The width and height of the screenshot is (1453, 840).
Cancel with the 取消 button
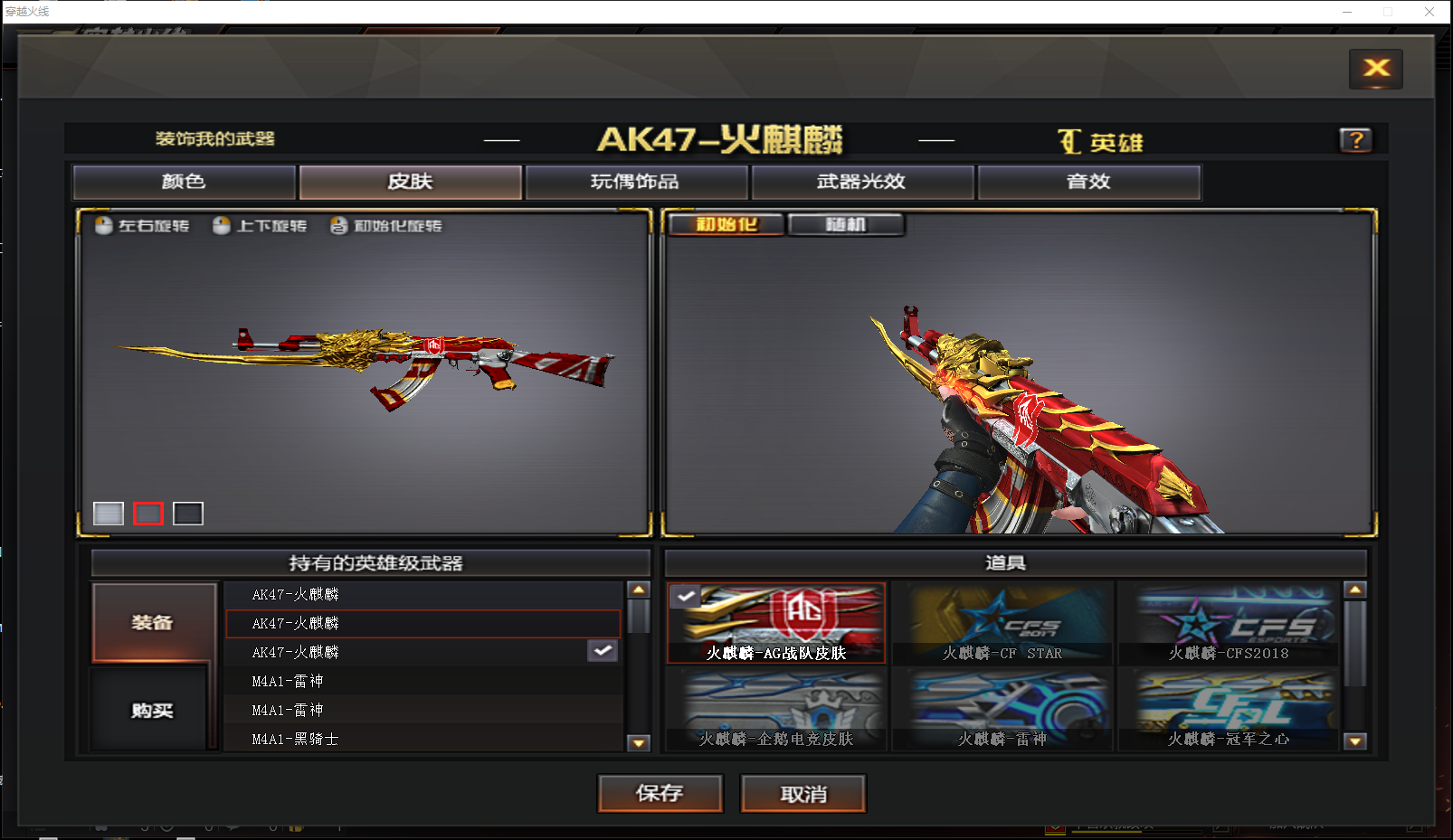point(803,794)
